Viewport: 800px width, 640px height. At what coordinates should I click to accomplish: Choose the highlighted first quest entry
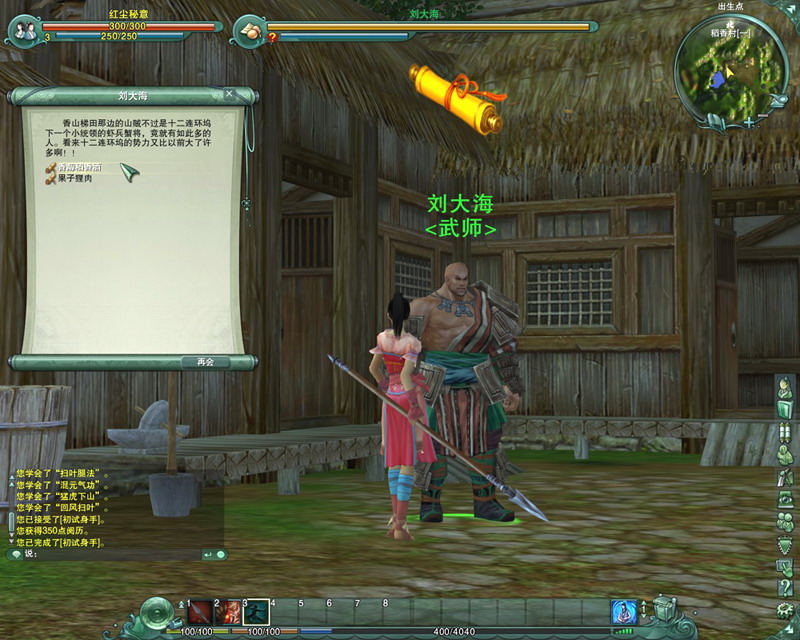coord(78,168)
